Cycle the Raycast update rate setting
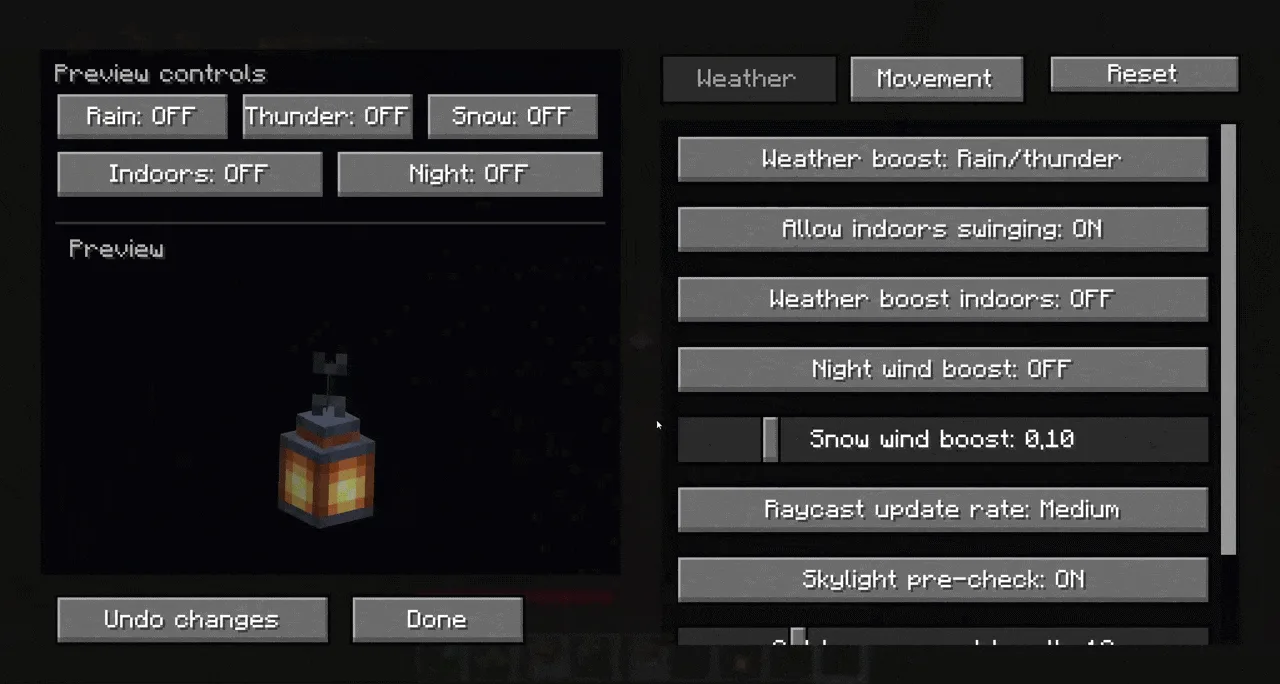 pyautogui.click(x=942, y=509)
